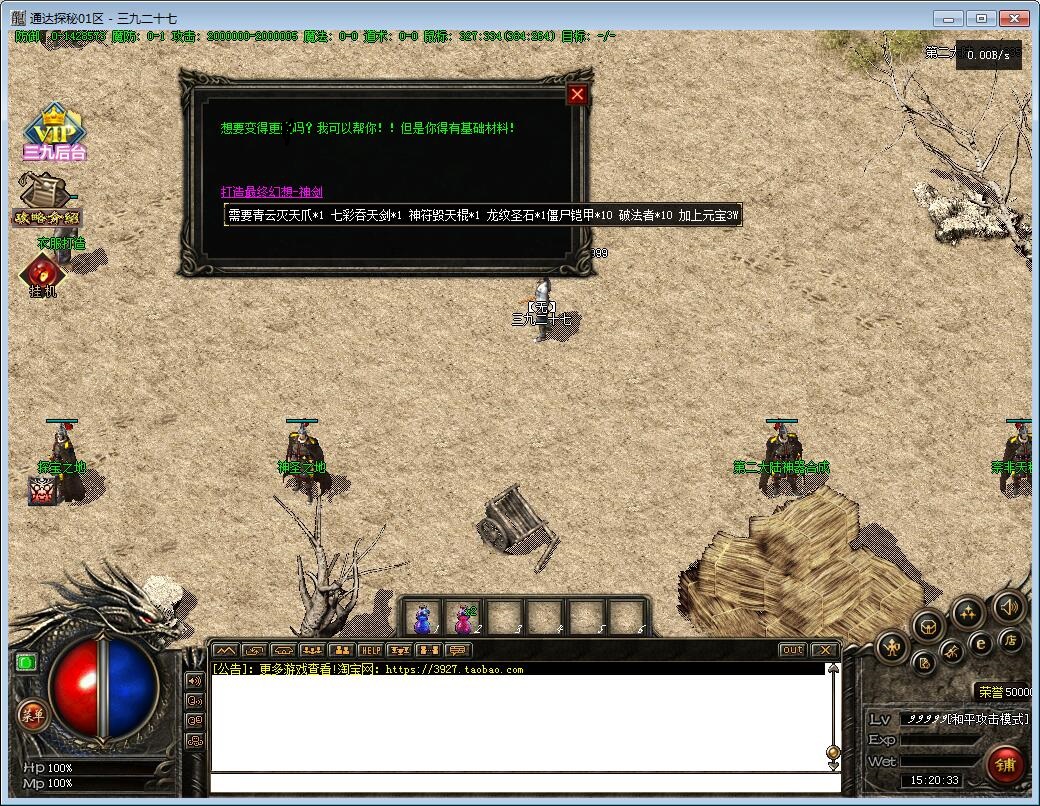Toggle the round sound speaker icon
This screenshot has width=1040, height=806.
(1008, 606)
